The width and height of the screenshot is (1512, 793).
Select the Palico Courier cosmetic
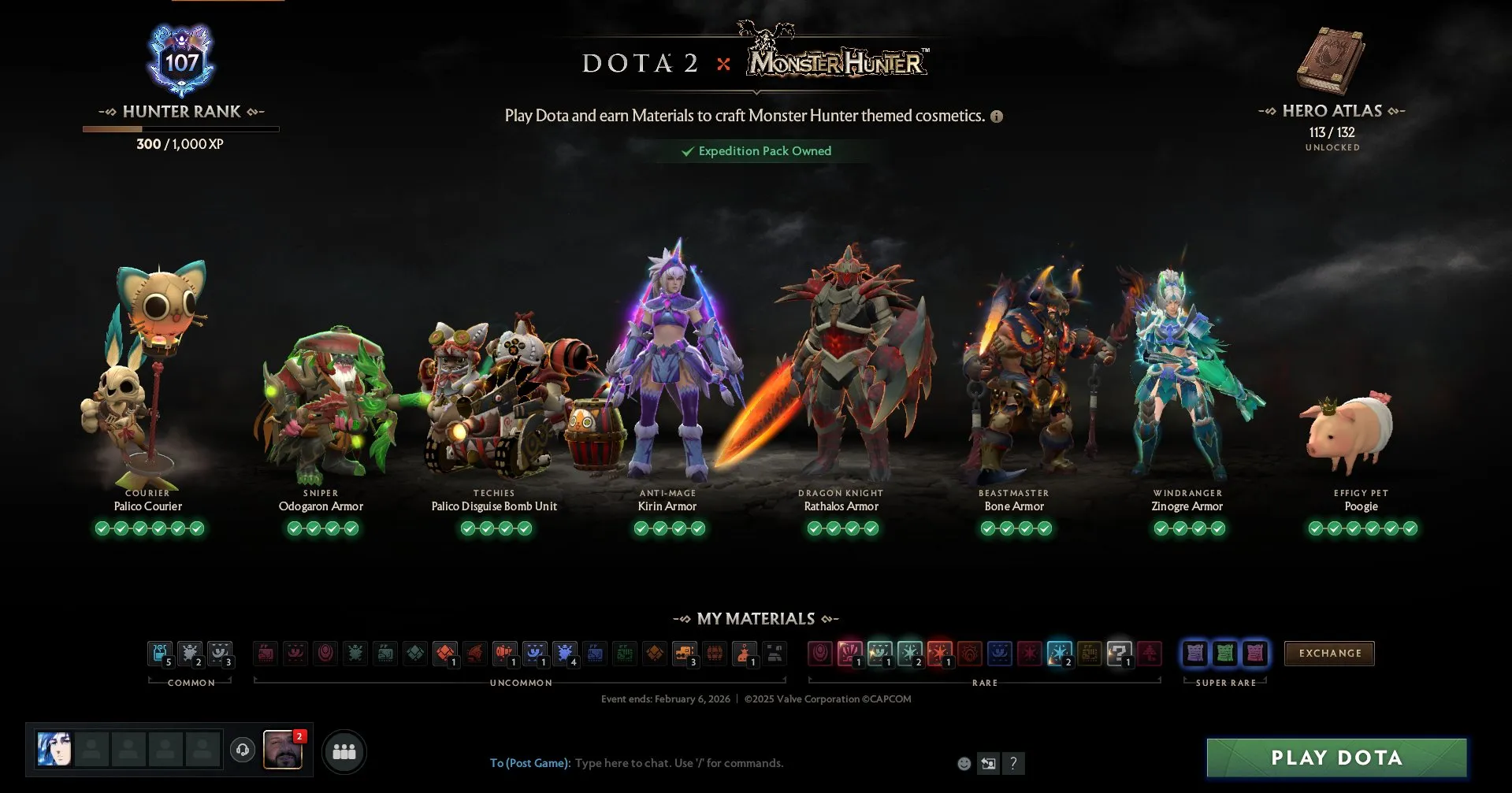[147, 378]
